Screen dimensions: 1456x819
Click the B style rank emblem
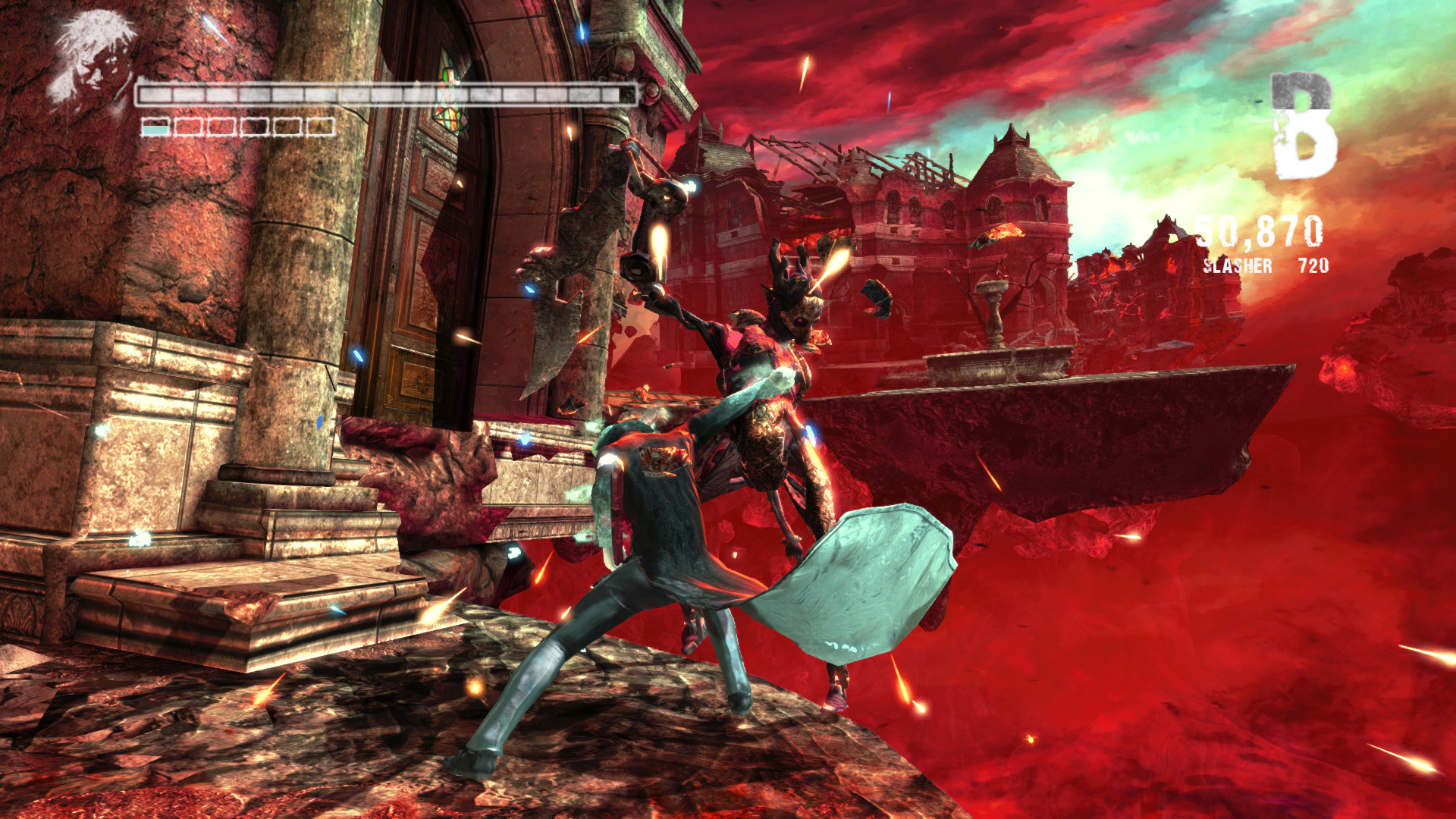(x=1302, y=126)
